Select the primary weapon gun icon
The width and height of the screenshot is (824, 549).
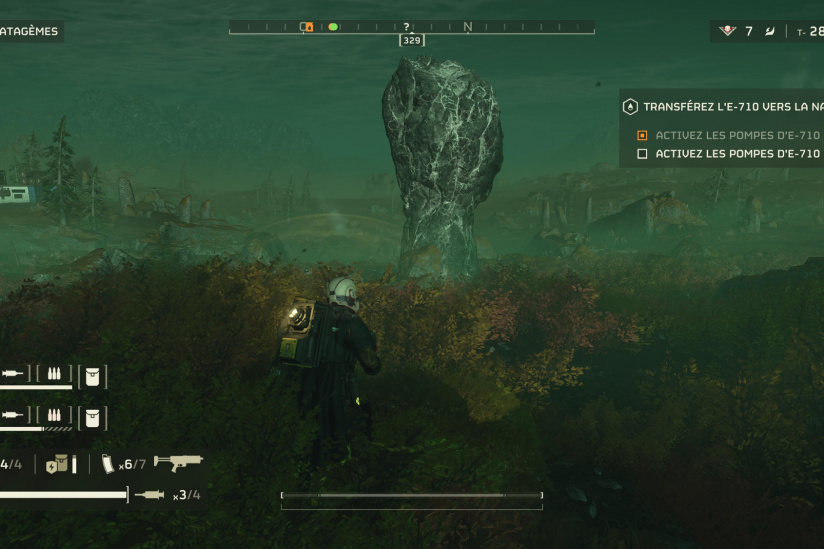180,464
